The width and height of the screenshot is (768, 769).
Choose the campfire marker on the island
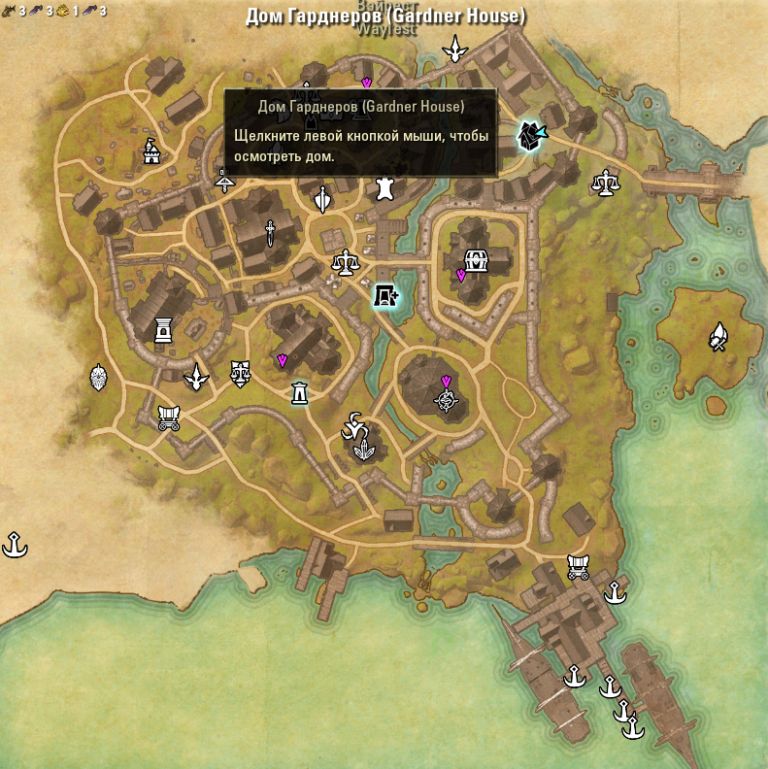pos(718,337)
